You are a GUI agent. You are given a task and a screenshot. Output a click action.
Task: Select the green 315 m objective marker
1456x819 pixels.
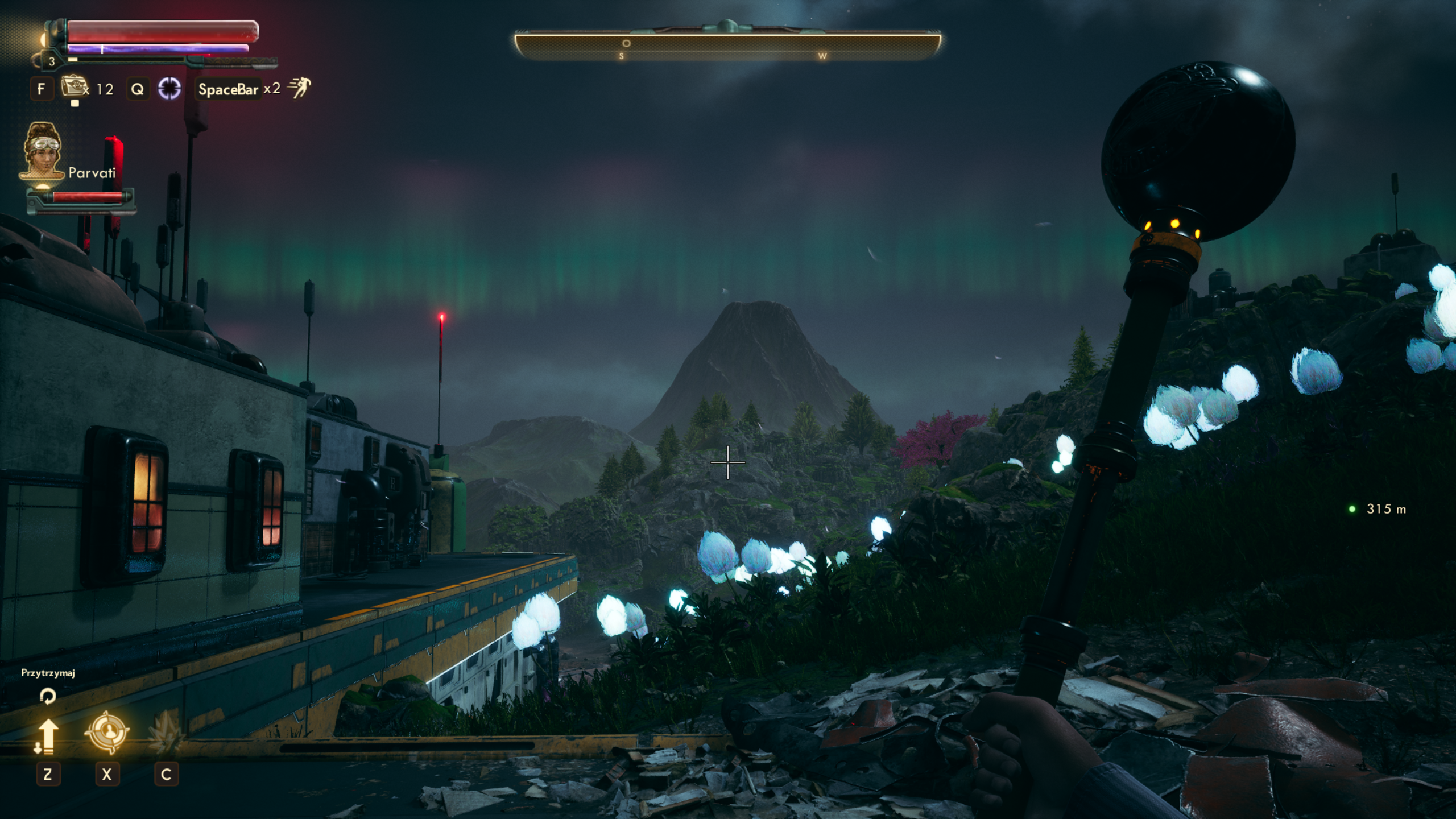(x=1352, y=509)
